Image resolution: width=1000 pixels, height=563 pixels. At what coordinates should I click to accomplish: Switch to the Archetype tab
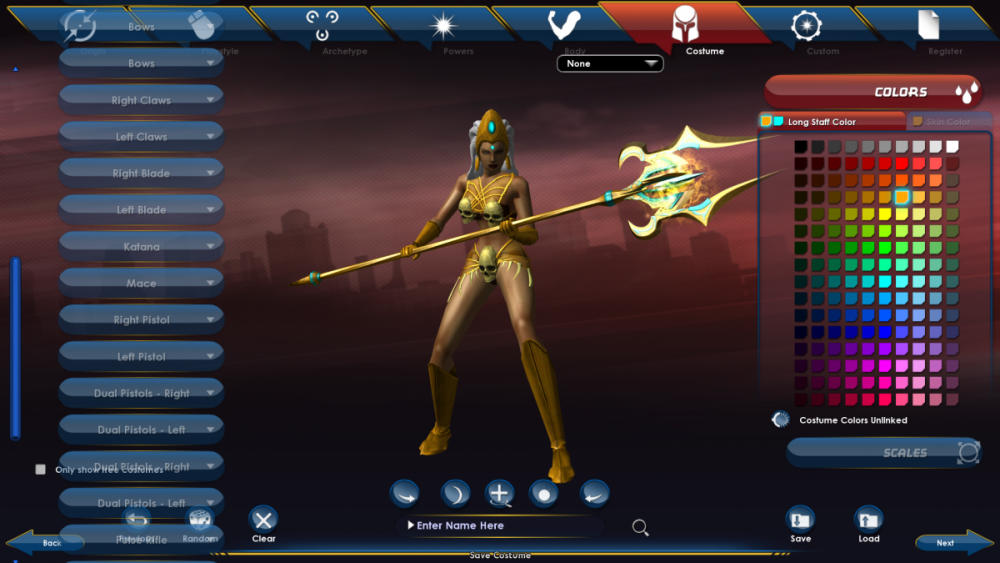(323, 30)
